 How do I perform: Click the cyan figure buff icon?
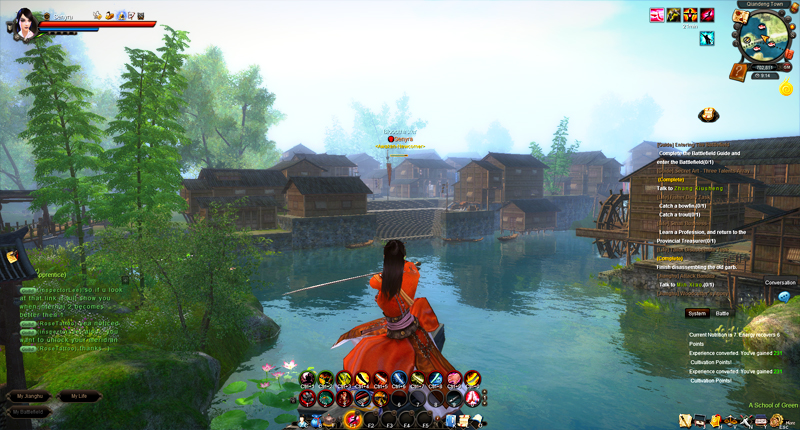[707, 39]
